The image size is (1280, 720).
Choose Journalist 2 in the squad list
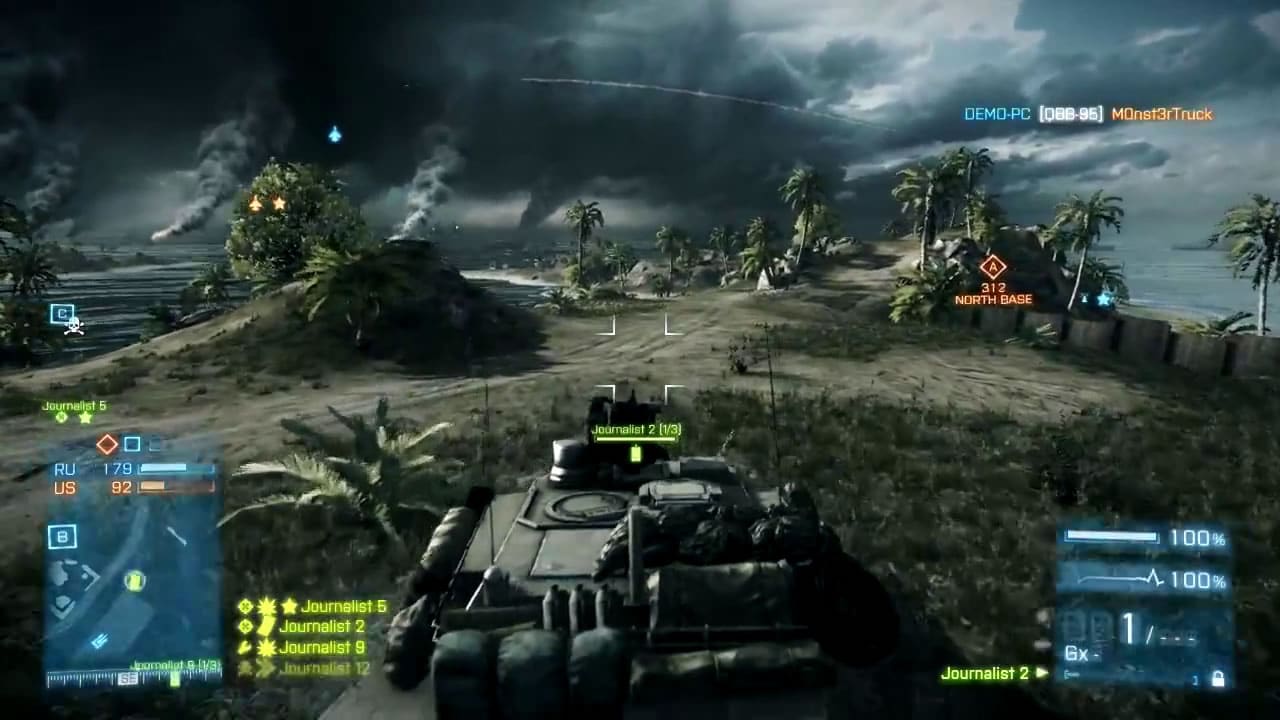322,627
